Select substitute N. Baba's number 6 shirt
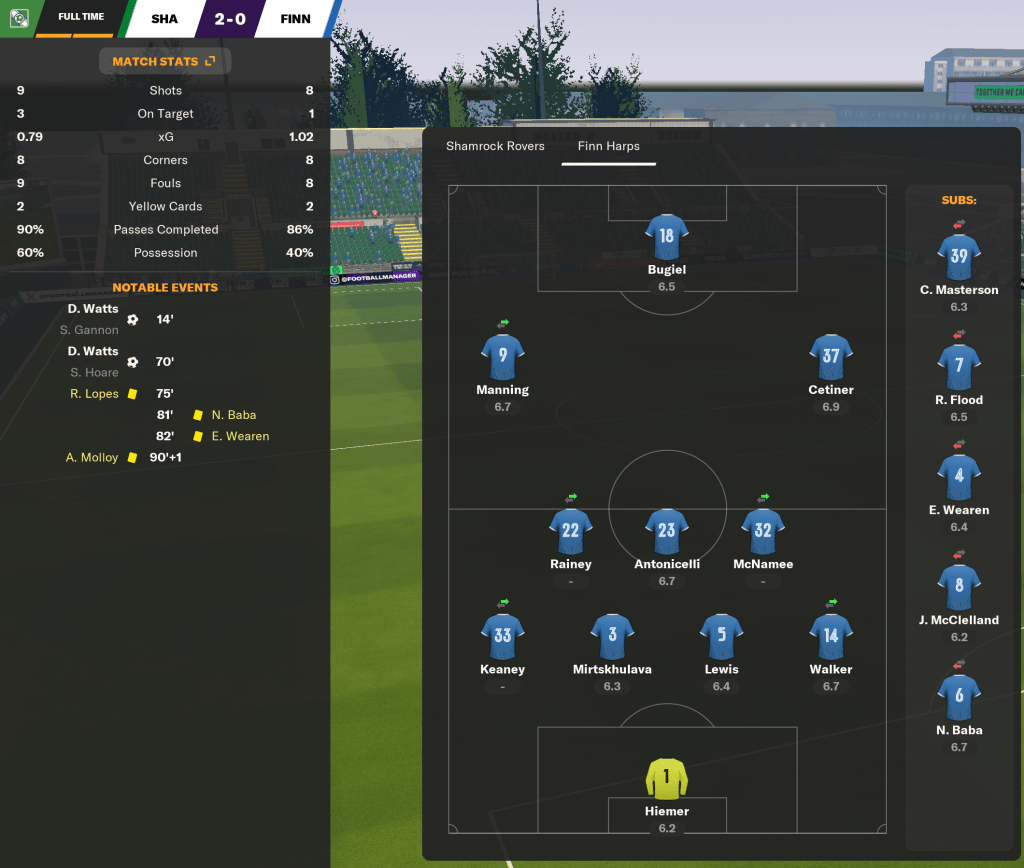Image resolution: width=1024 pixels, height=868 pixels. (958, 696)
